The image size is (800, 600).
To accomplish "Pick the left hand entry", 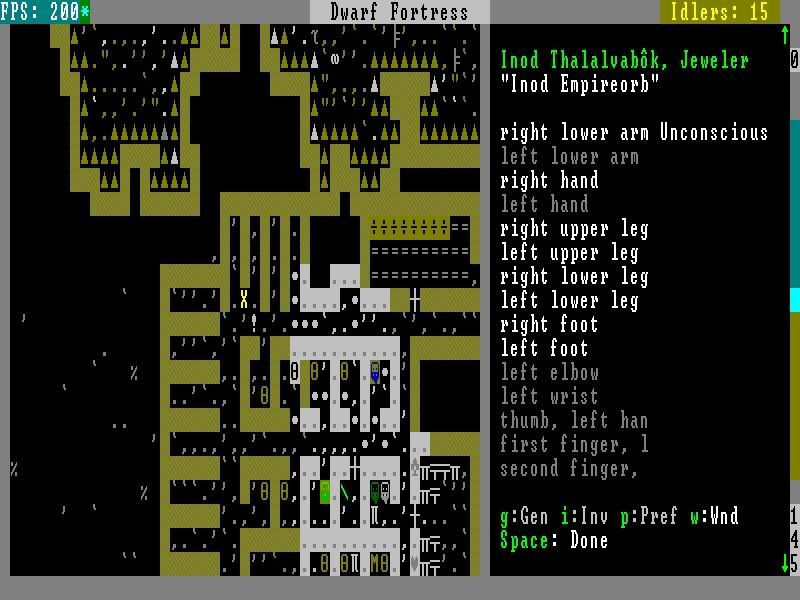I will coord(544,205).
